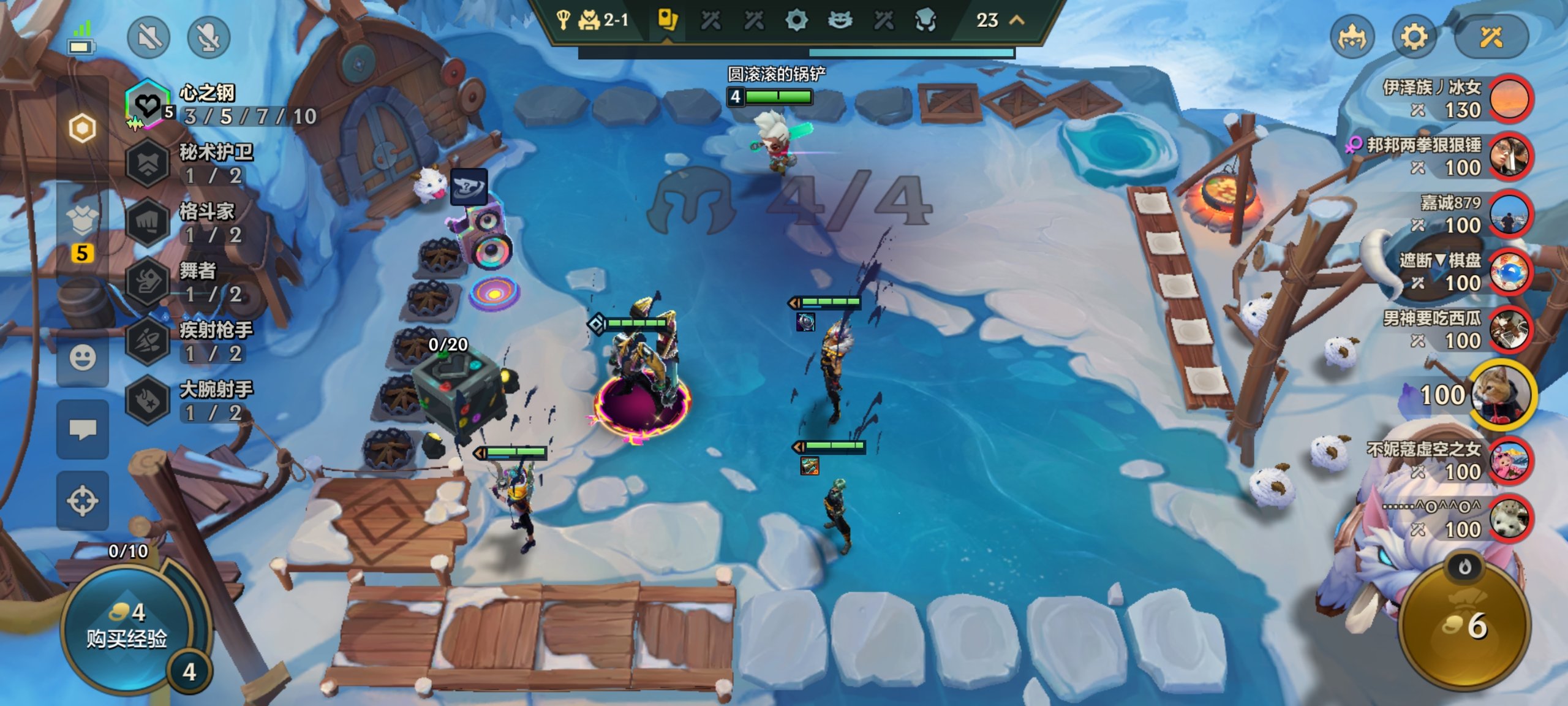Open the settings gear
This screenshot has height=706, width=1568.
pos(1414,37)
